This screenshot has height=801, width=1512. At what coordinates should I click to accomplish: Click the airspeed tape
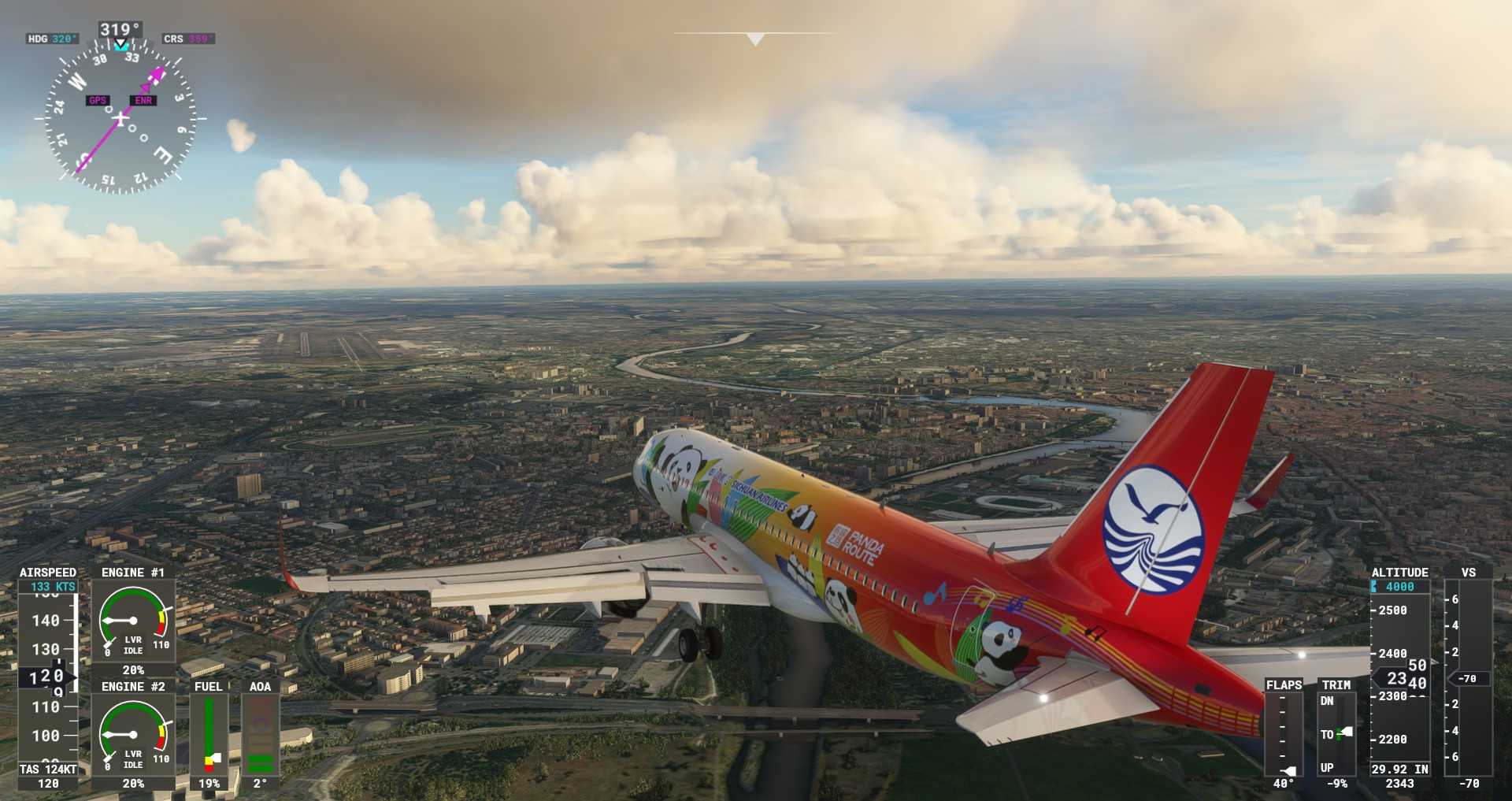[x=47, y=677]
